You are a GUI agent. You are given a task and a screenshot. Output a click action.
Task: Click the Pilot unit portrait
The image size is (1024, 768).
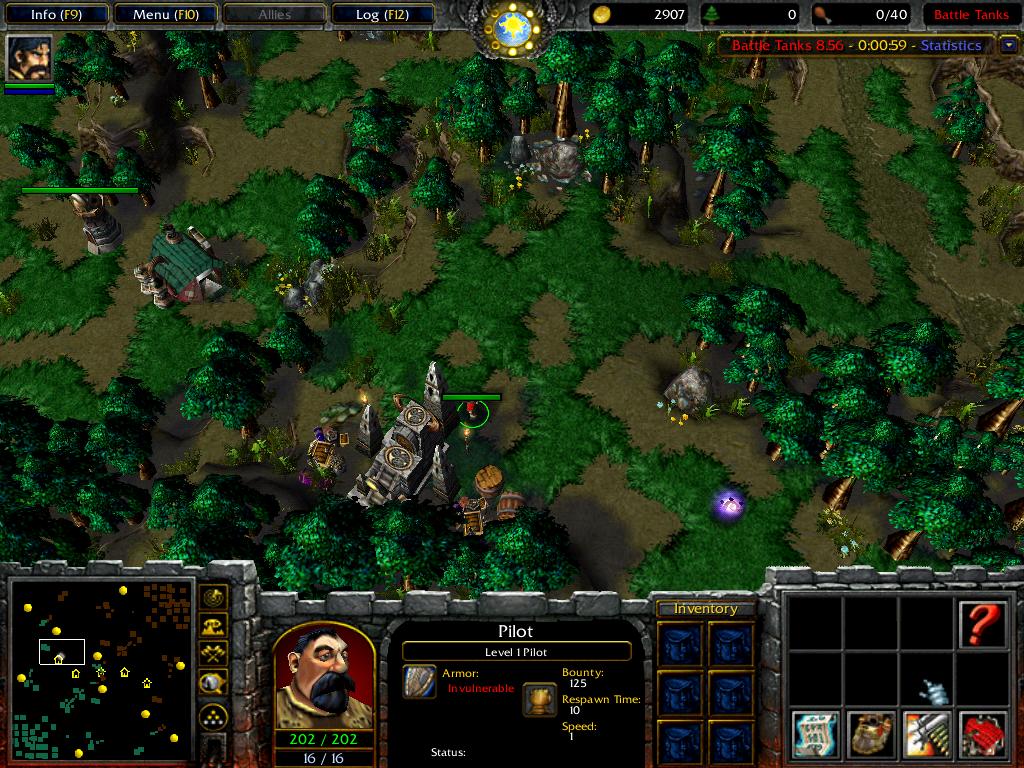[x=323, y=675]
